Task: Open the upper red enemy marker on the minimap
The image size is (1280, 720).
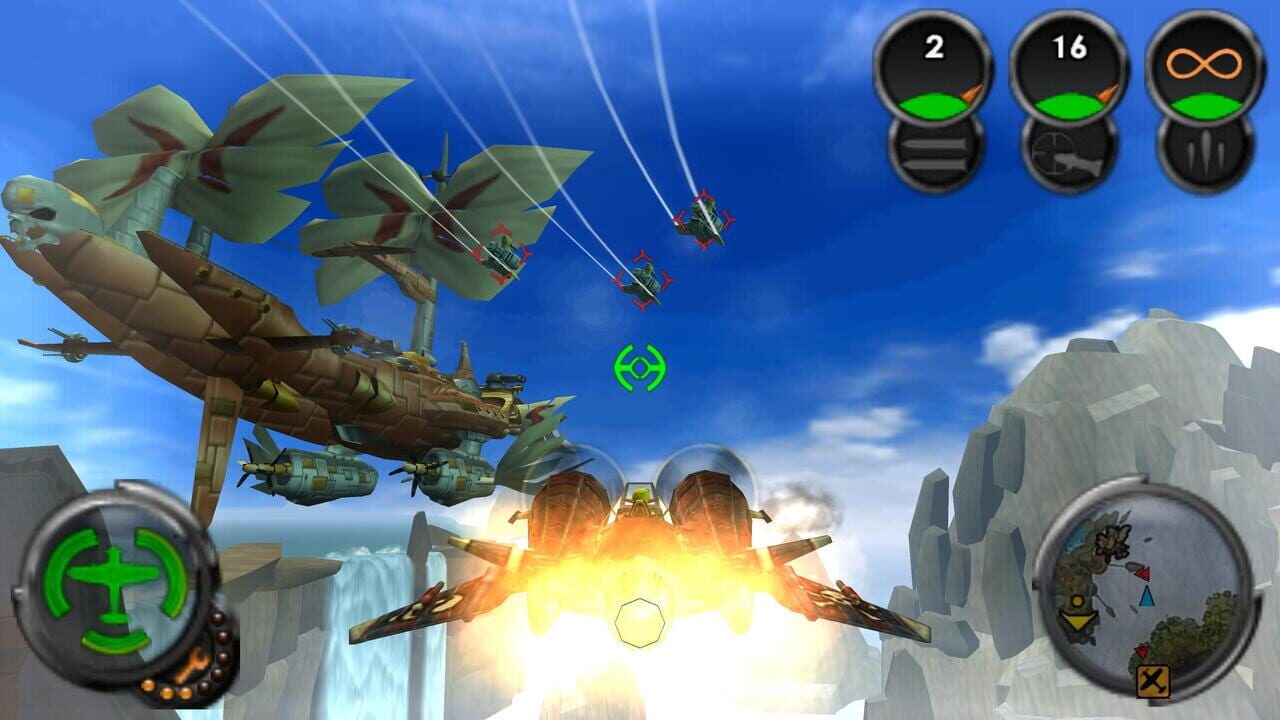Action: click(x=1143, y=572)
